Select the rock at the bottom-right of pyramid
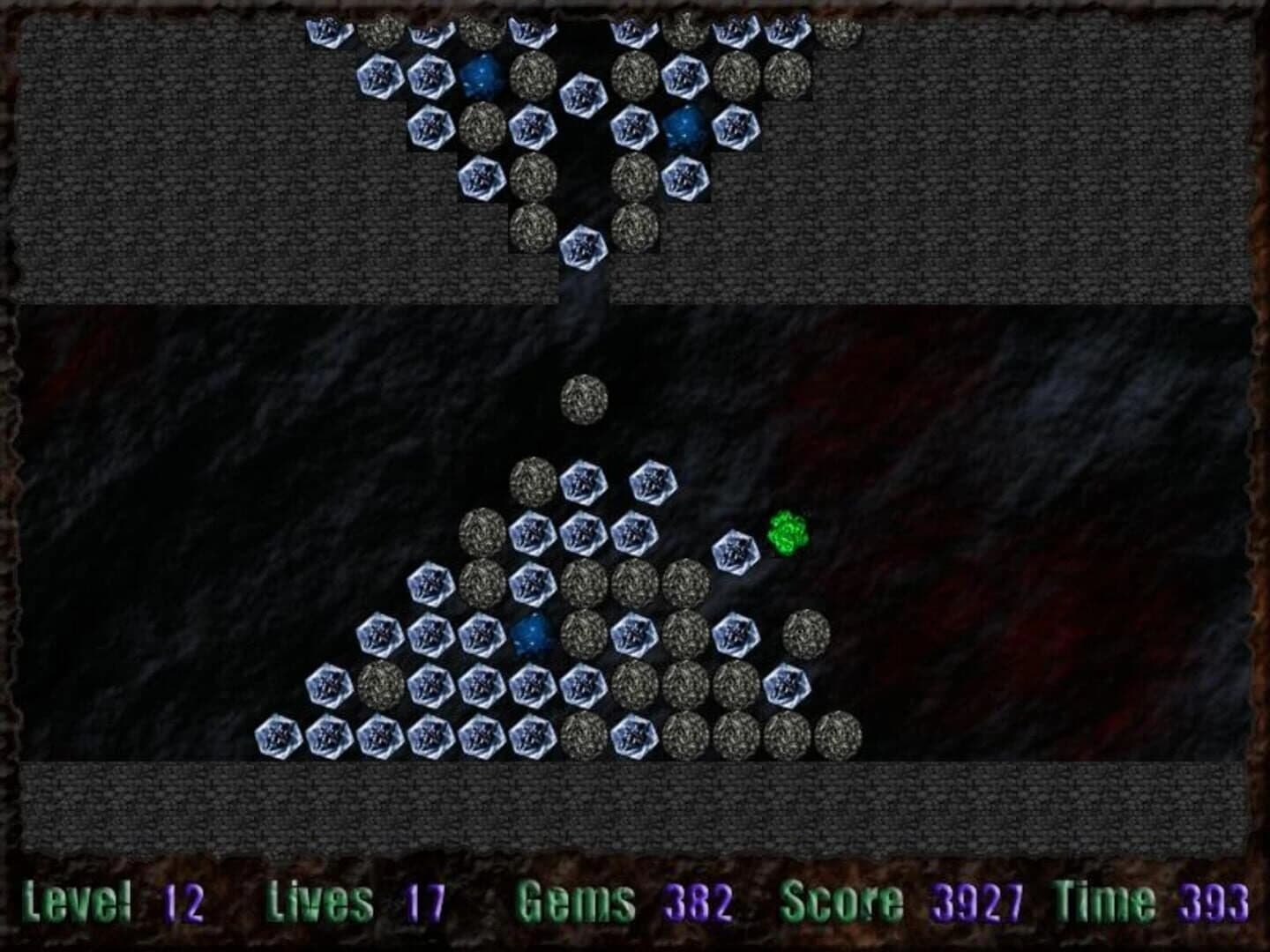Viewport: 1270px width, 952px height. pos(788,734)
